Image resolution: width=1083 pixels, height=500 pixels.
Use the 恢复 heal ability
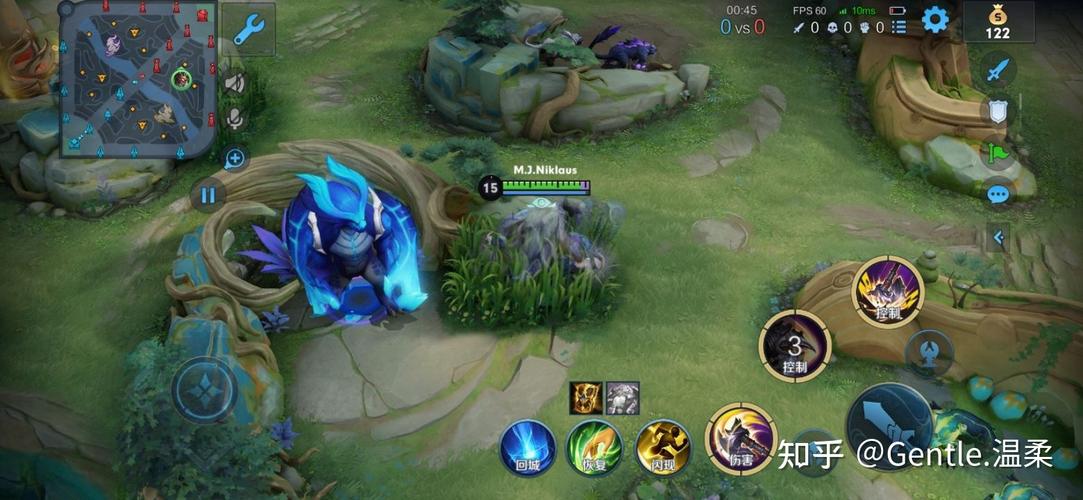594,446
